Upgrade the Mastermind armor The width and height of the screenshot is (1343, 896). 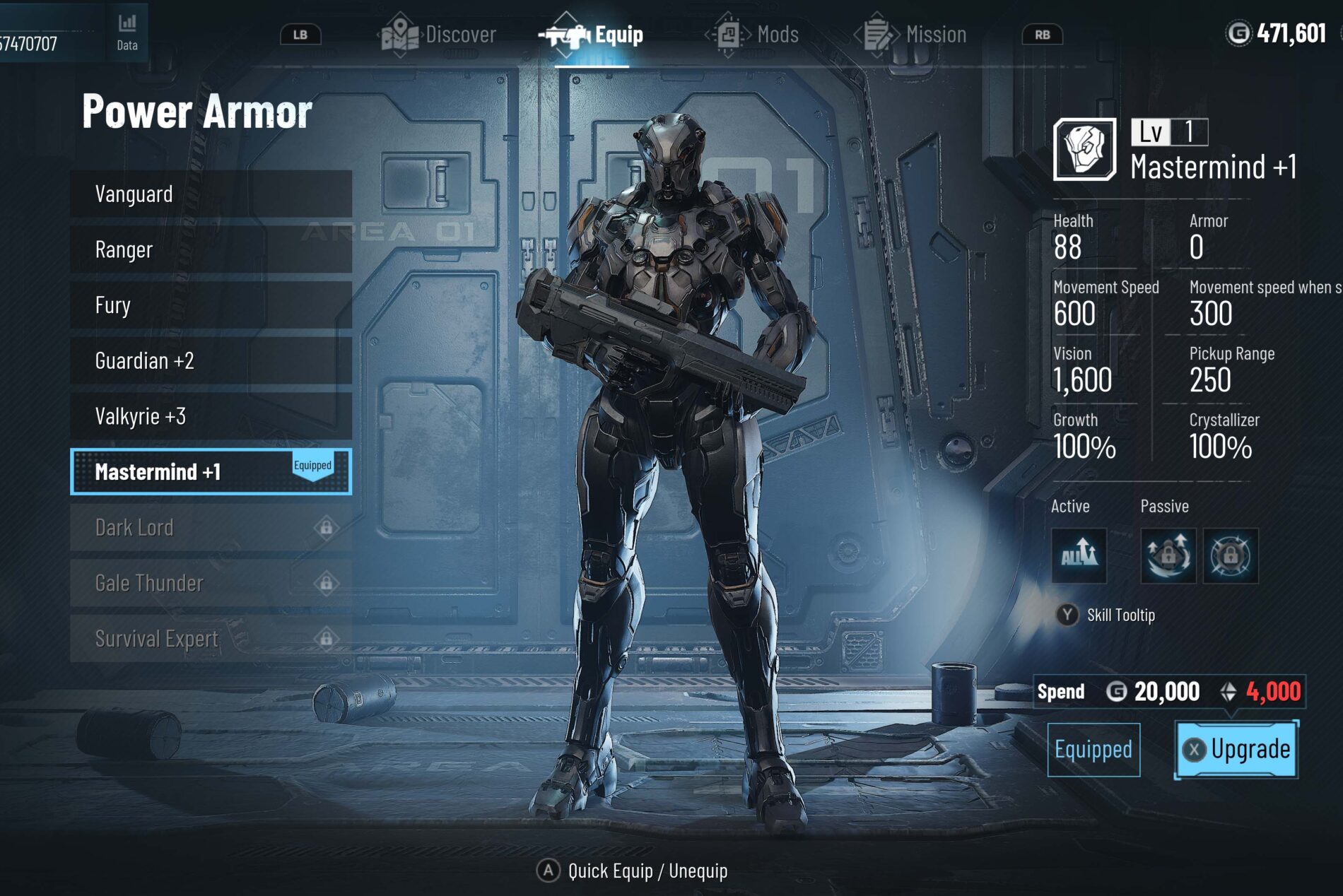tap(1236, 749)
